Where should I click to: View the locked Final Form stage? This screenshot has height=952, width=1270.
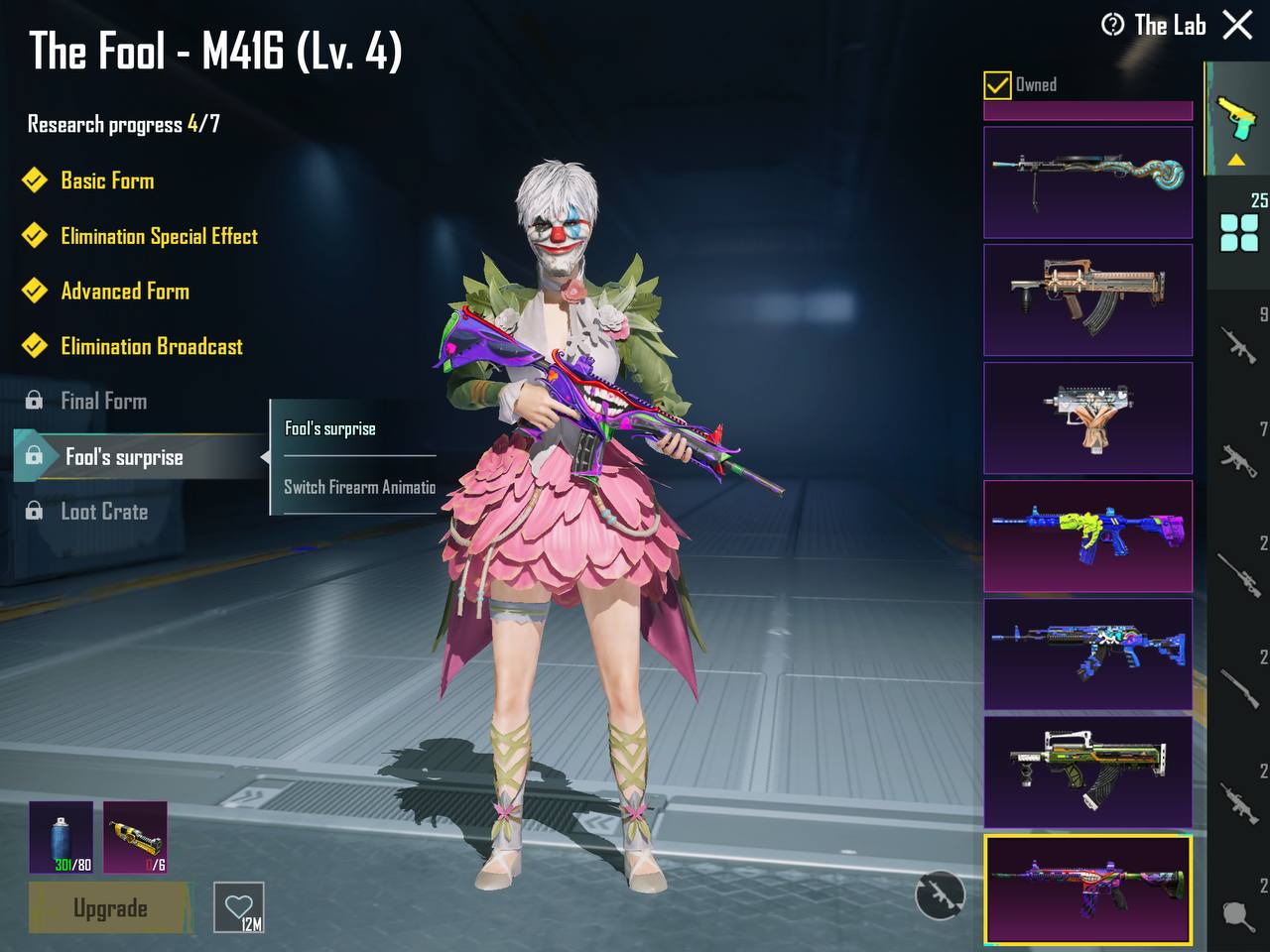click(103, 401)
